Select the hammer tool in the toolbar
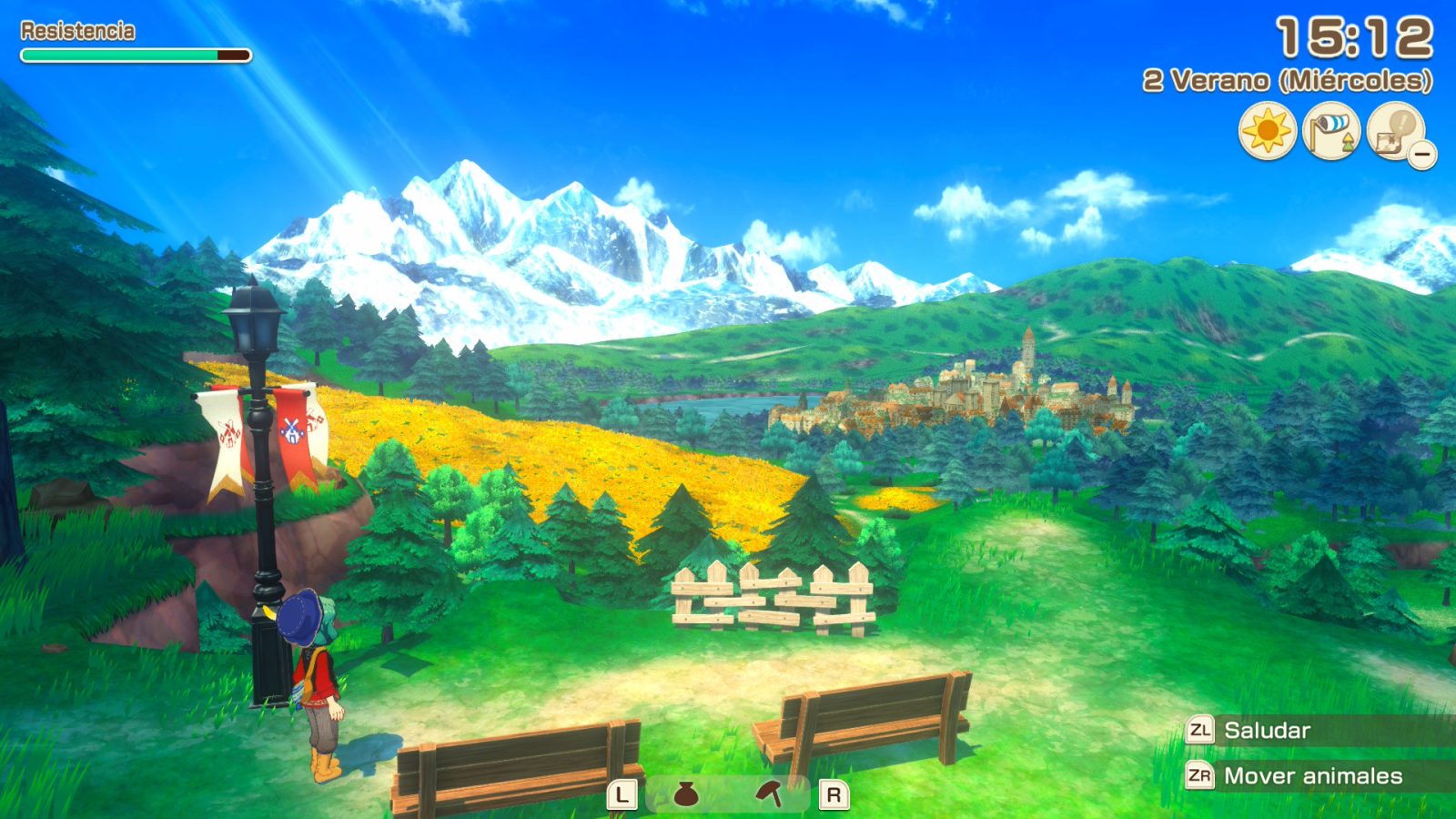Screen dimensions: 1456x819 click(x=770, y=794)
